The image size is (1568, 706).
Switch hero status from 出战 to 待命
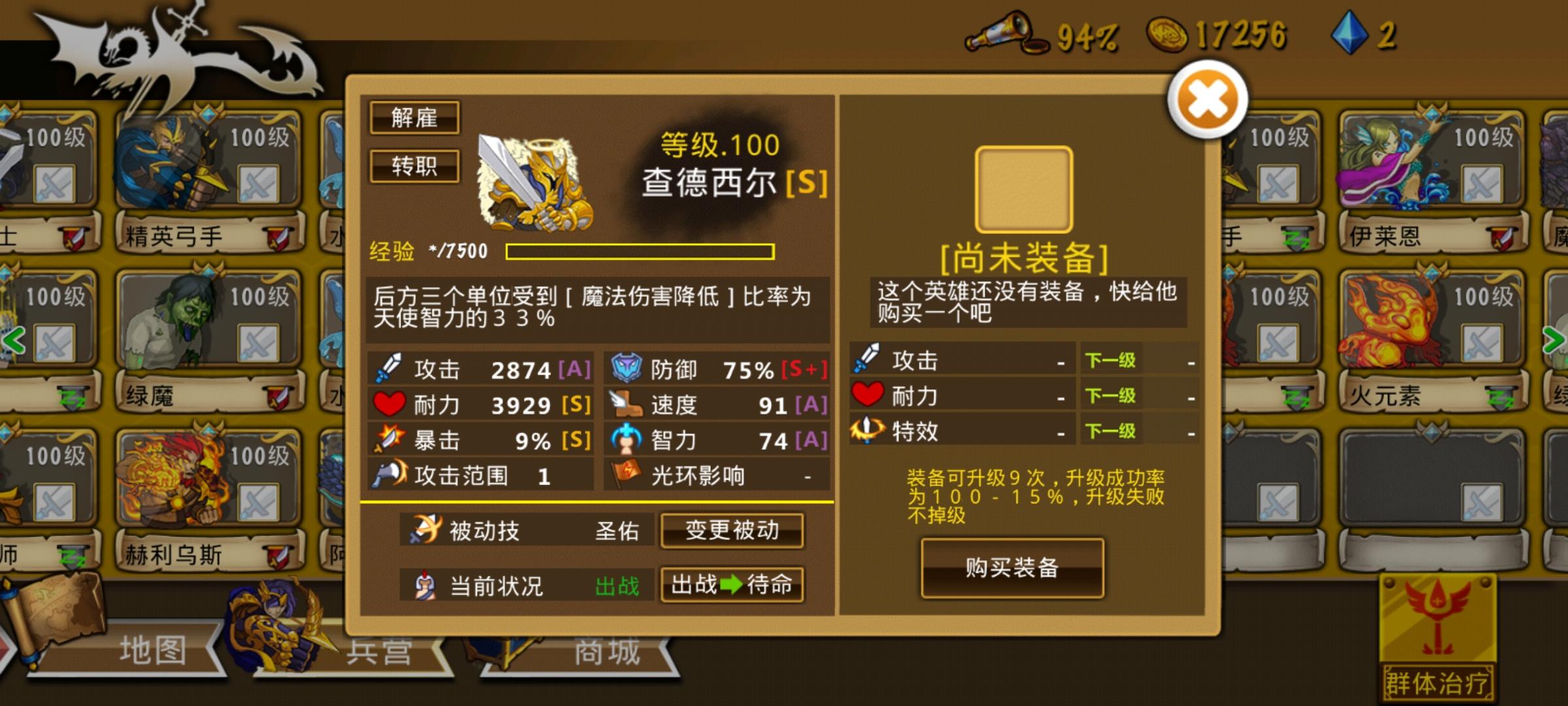(733, 585)
